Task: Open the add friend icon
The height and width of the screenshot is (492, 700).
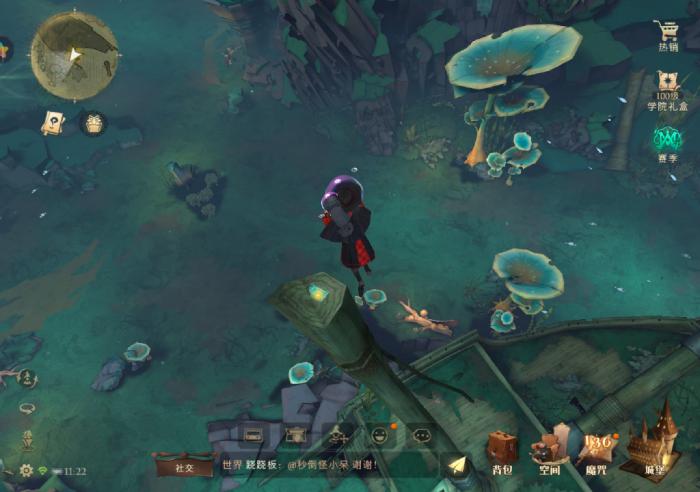Action: pos(338,435)
